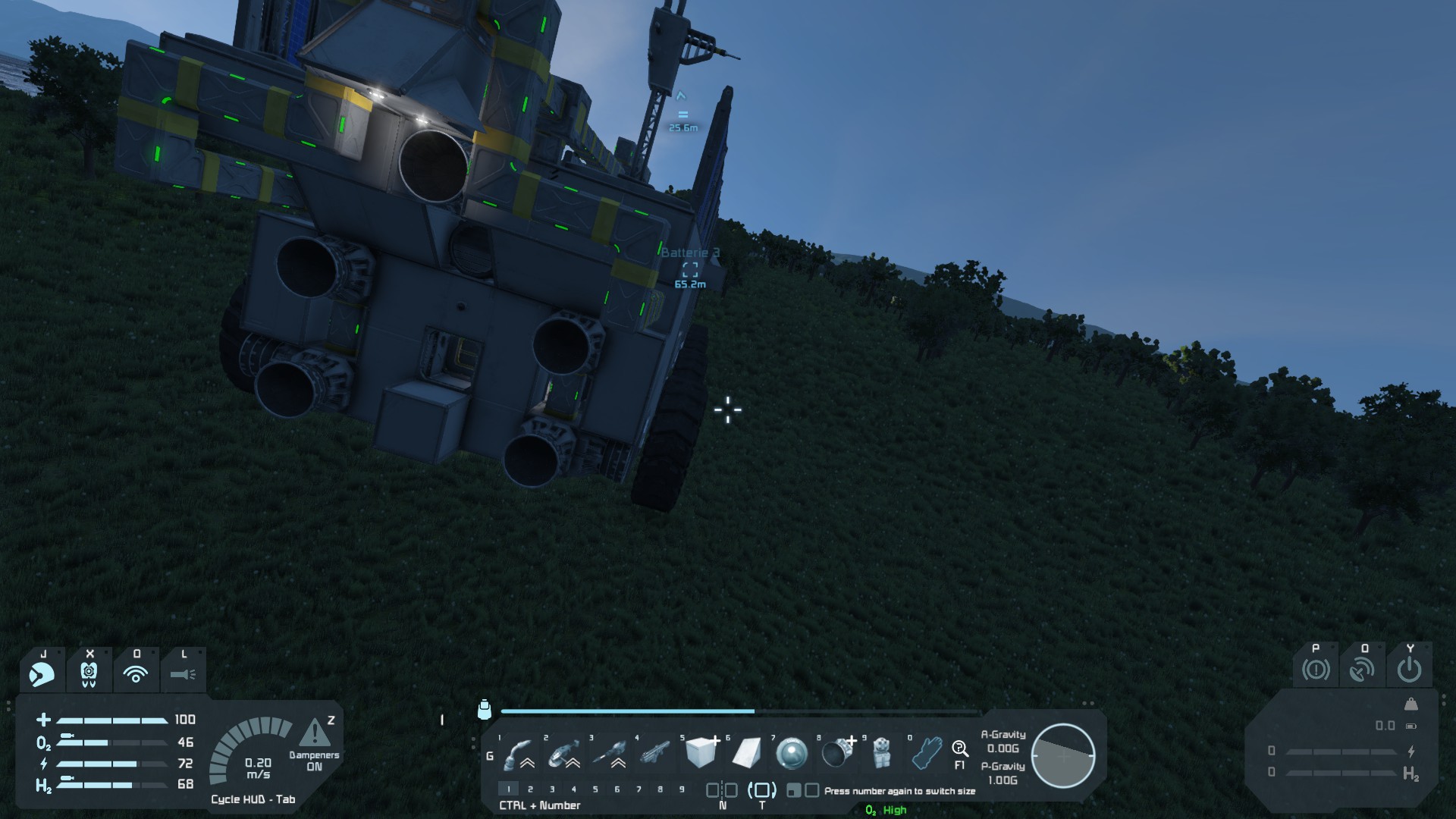
Task: Toggle the Dampeners warning indicator
Action: click(x=315, y=734)
